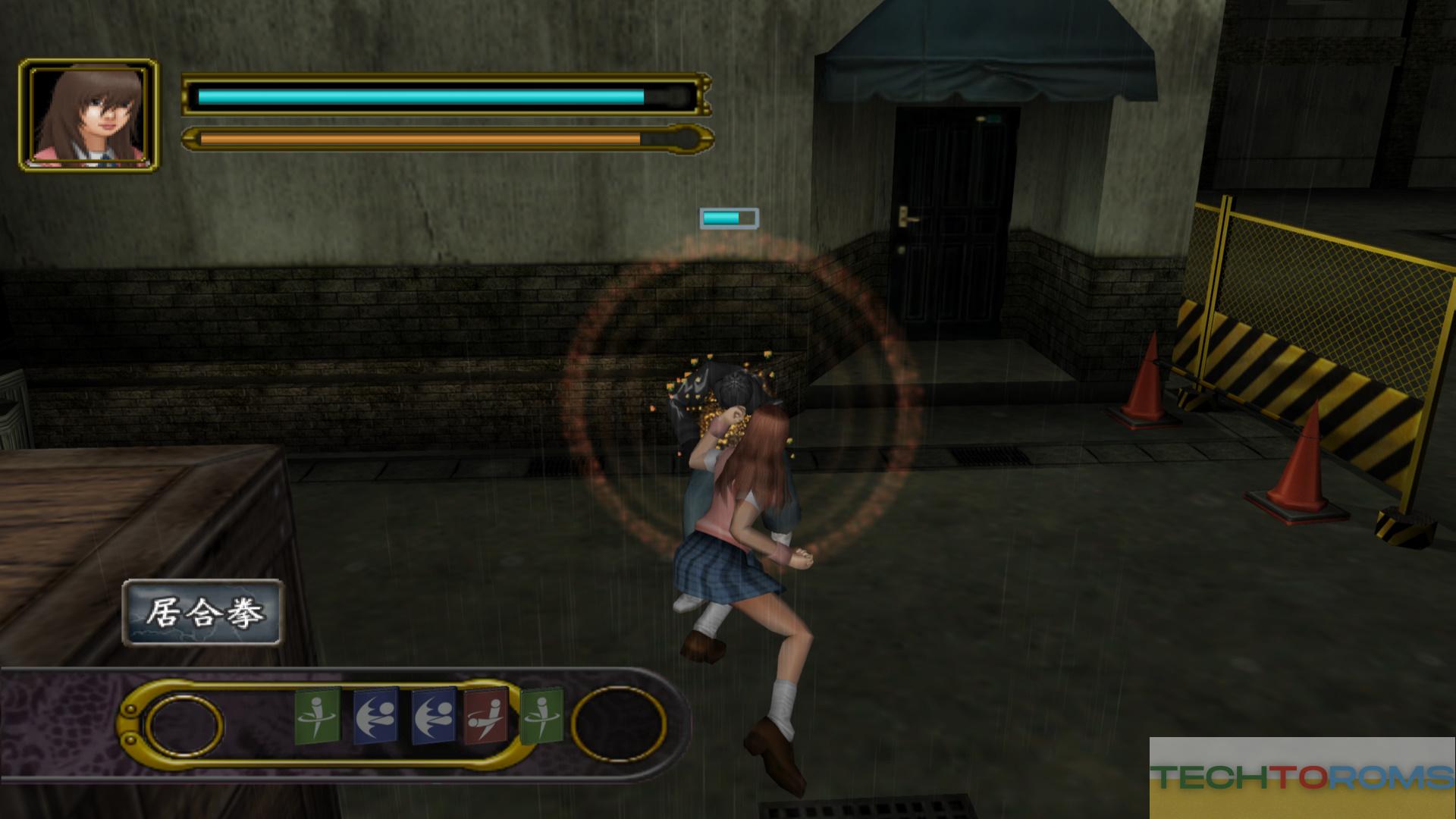Click the heroine's portrait
1456x819 pixels.
89,115
